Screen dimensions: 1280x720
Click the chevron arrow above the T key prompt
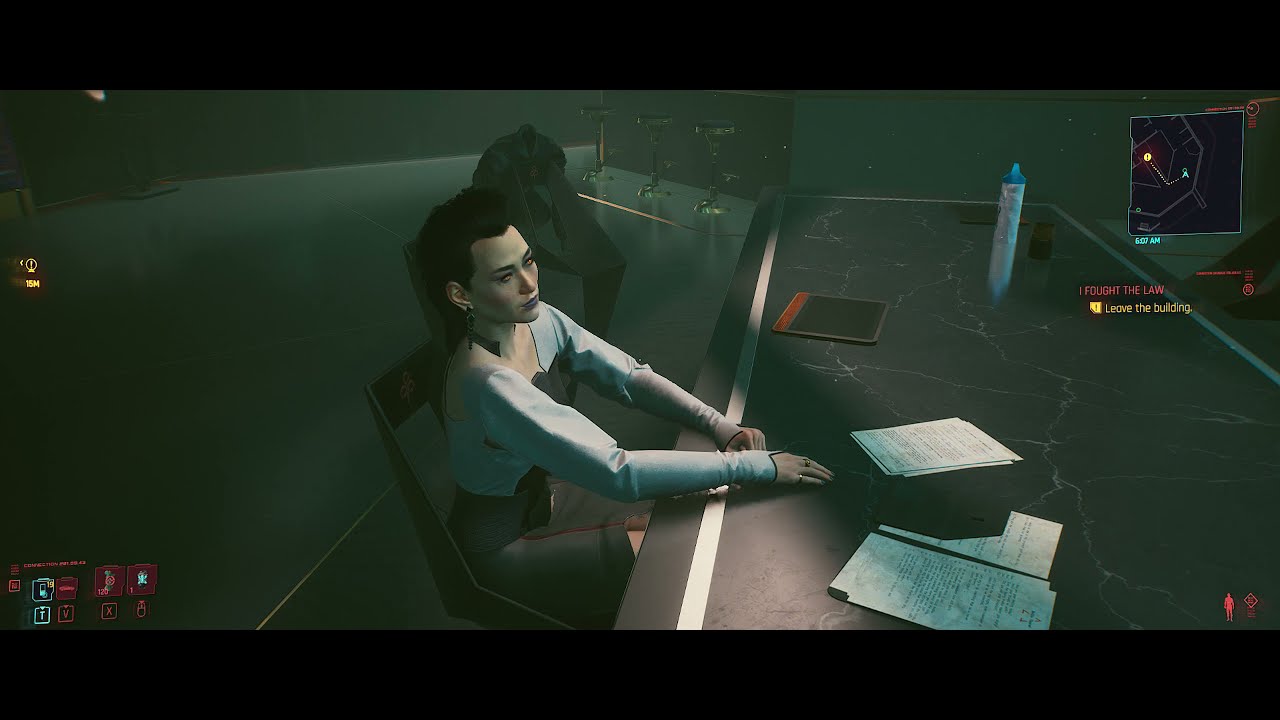pos(42,607)
